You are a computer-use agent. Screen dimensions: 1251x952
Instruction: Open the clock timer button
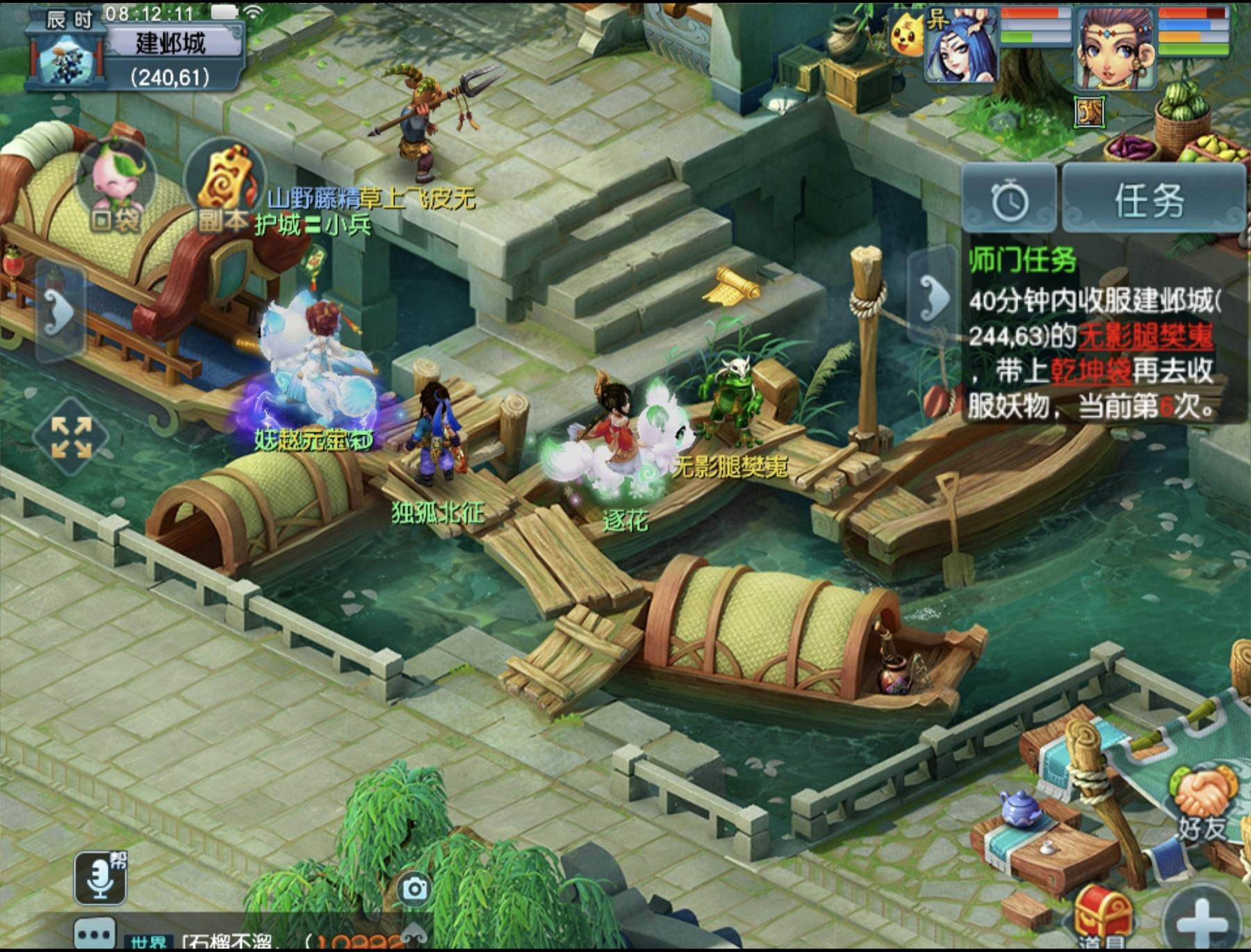point(1009,200)
